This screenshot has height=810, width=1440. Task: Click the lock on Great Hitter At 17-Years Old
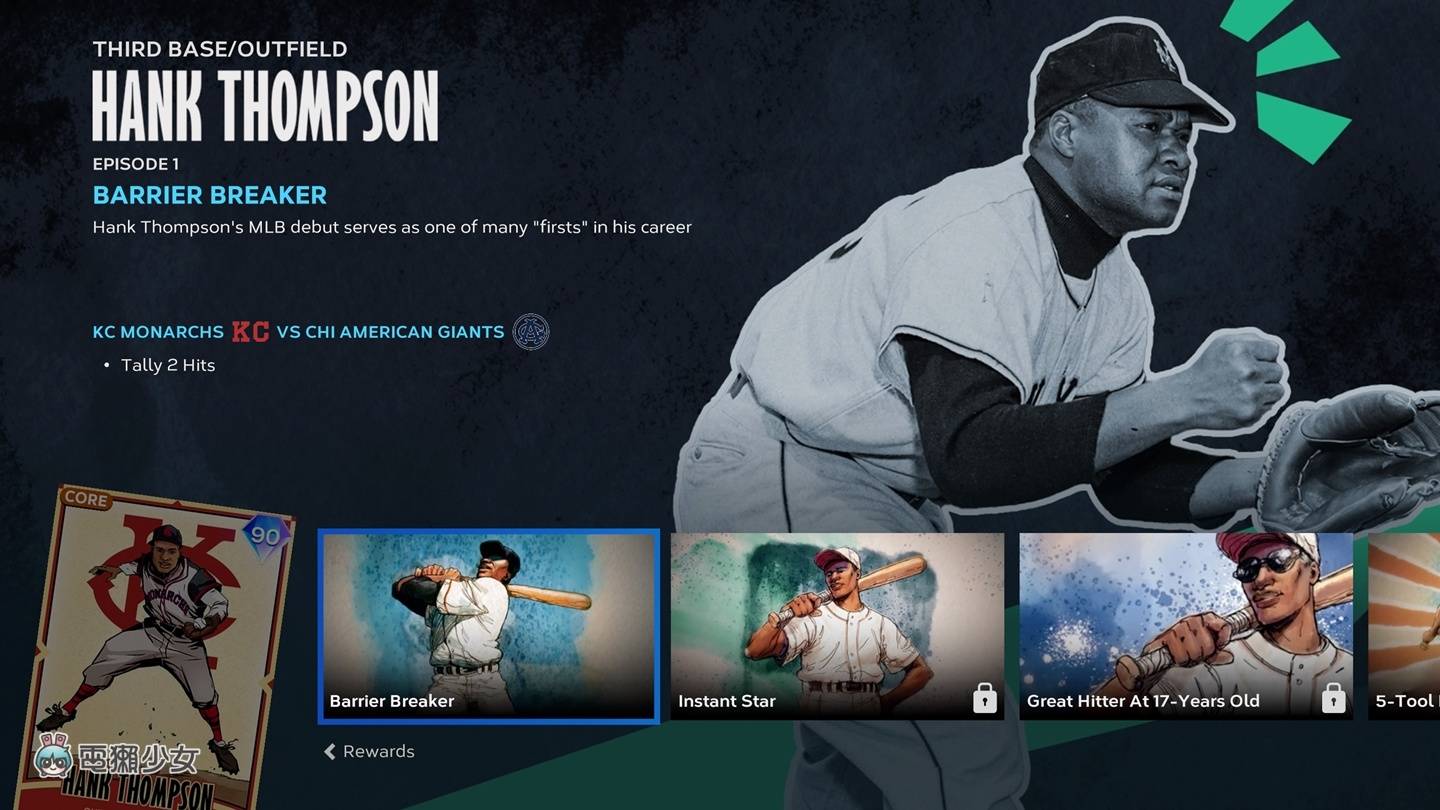click(x=1335, y=701)
